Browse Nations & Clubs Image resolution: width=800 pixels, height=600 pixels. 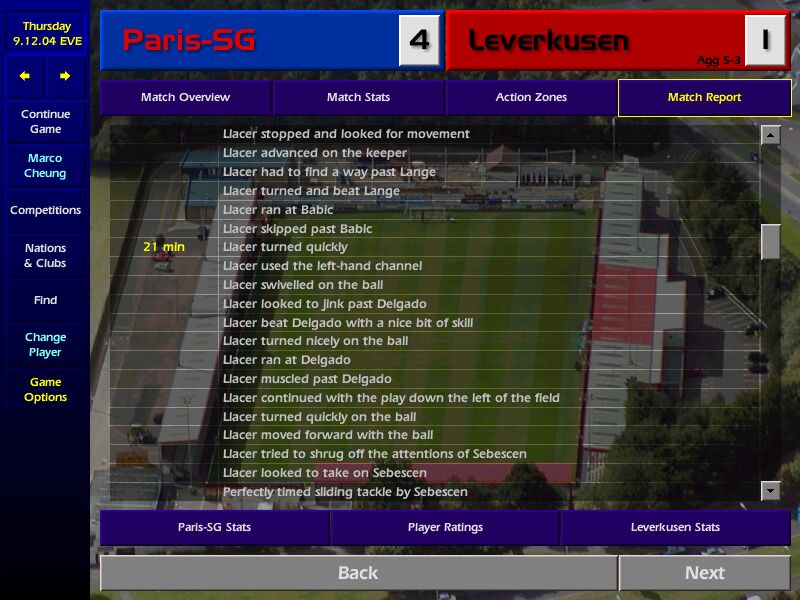tap(45, 256)
